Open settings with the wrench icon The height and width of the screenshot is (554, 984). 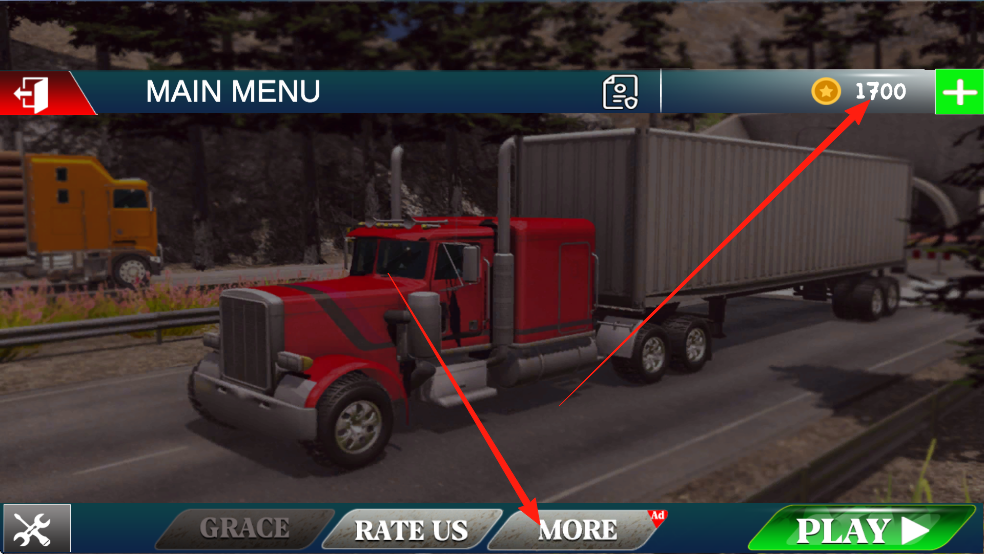click(x=36, y=528)
